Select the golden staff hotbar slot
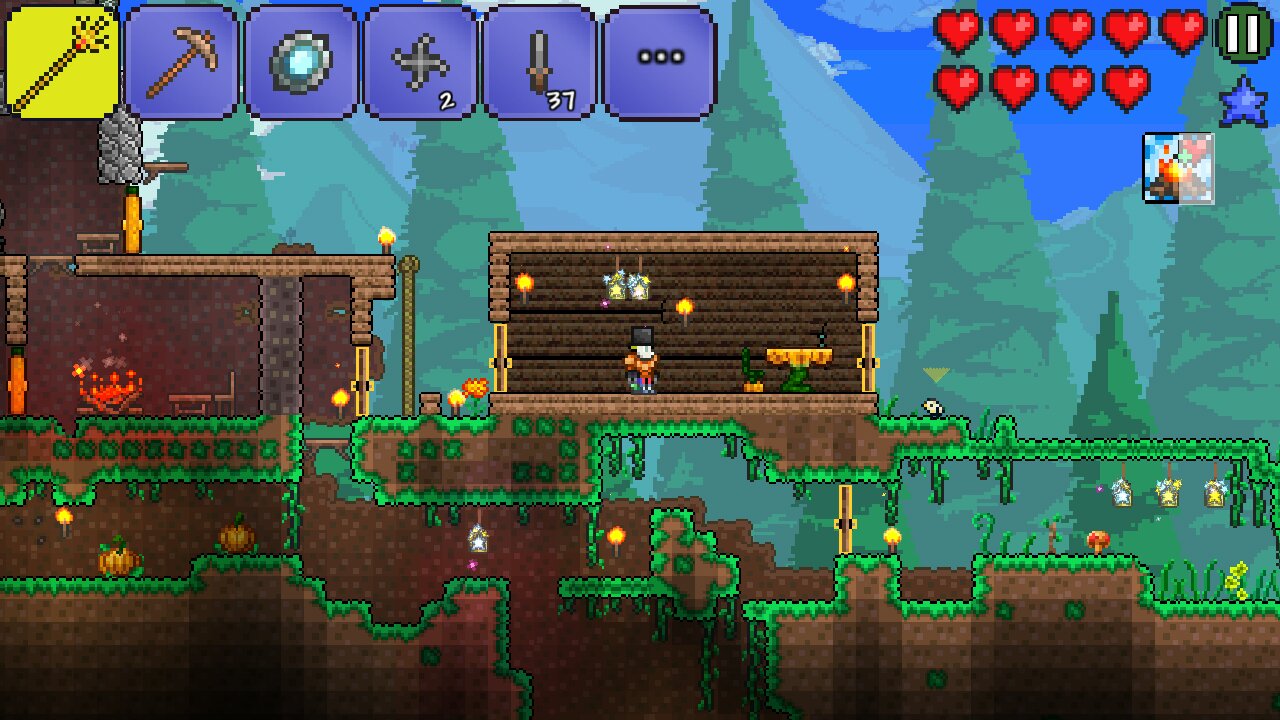This screenshot has width=1280, height=720. [62, 62]
